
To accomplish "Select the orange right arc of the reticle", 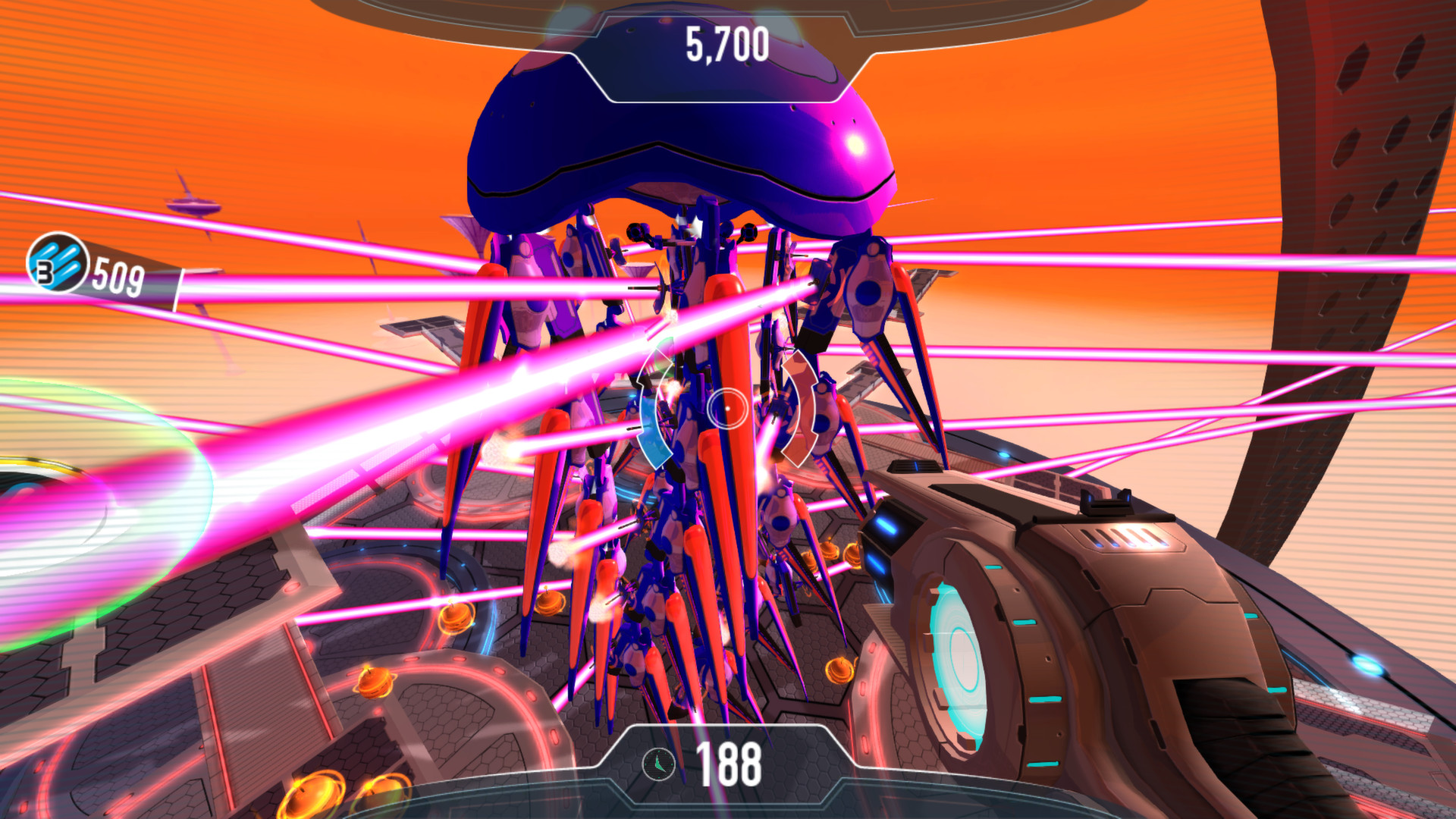I will (802, 409).
